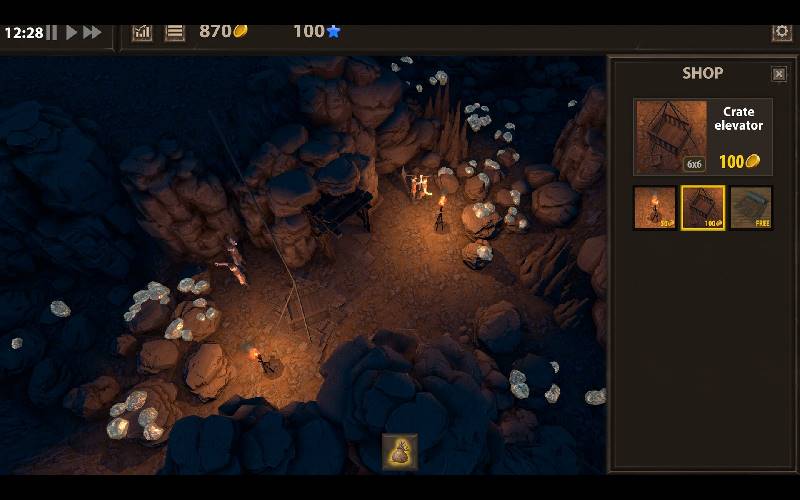Select the 100-gold Crate elevator thumbnail
800x500 pixels.
(x=703, y=208)
